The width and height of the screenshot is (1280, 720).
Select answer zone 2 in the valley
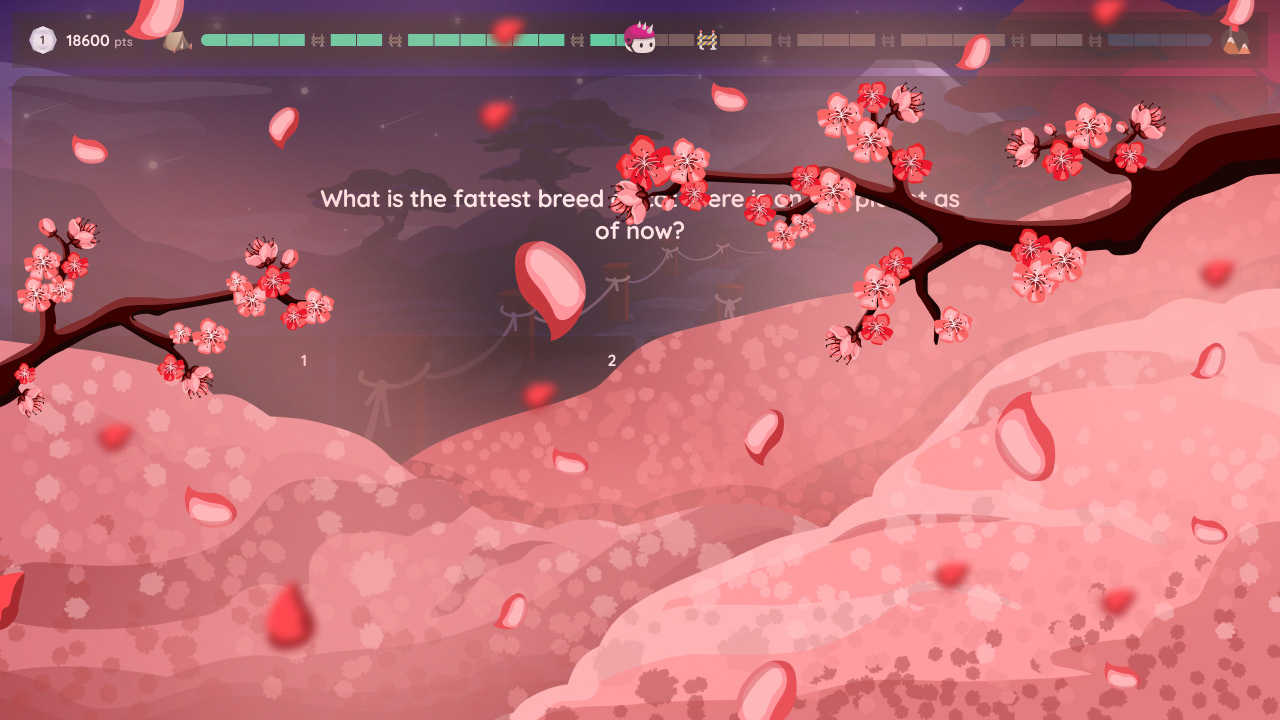[610, 361]
